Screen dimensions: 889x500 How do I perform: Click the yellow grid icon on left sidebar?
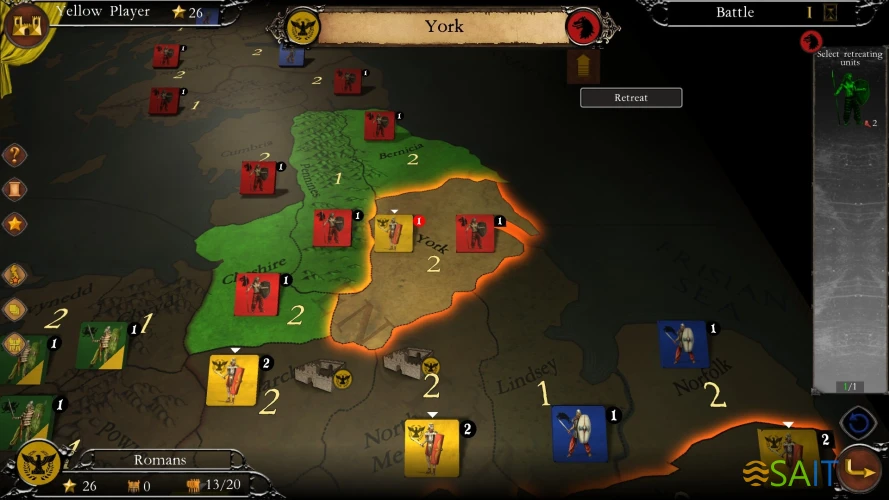pyautogui.click(x=15, y=343)
